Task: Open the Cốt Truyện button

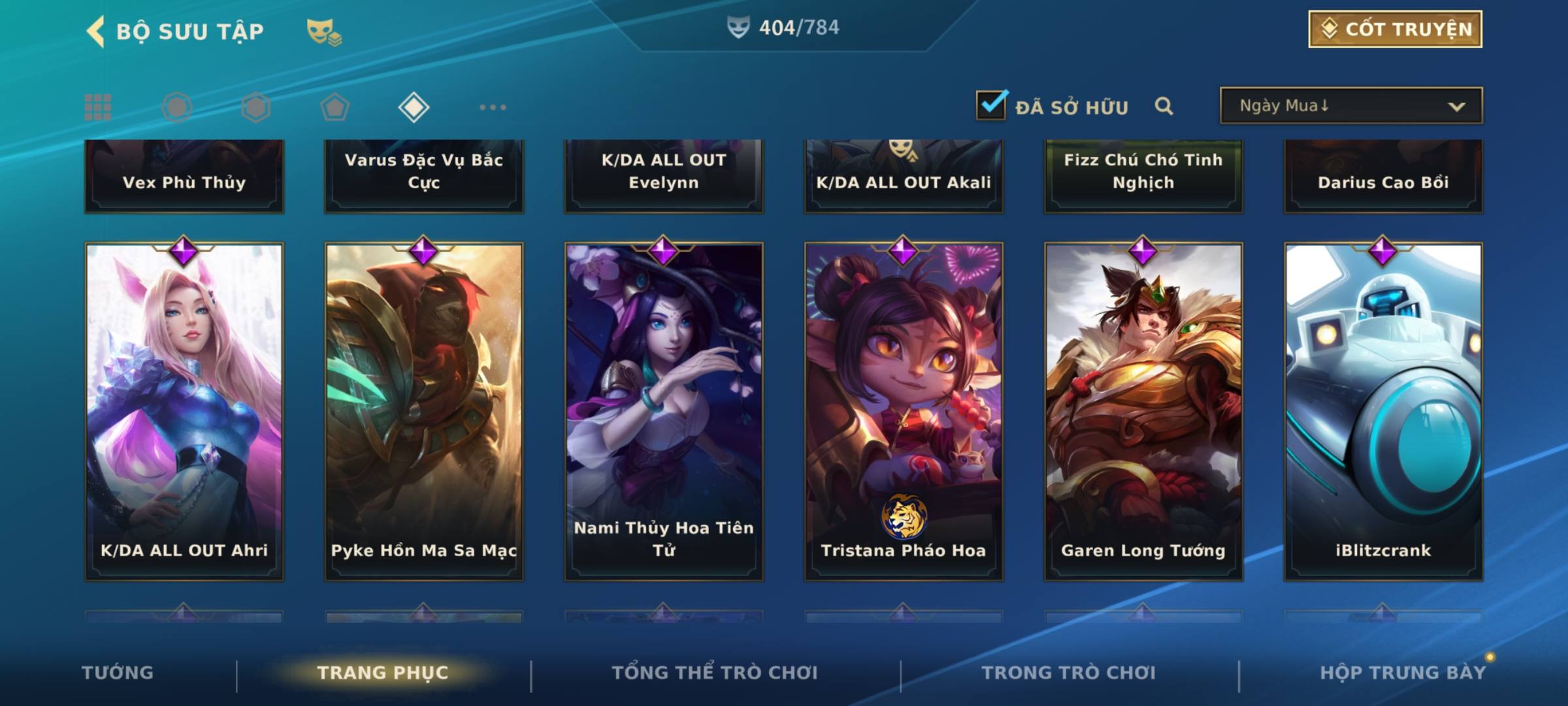Action: (x=1395, y=29)
